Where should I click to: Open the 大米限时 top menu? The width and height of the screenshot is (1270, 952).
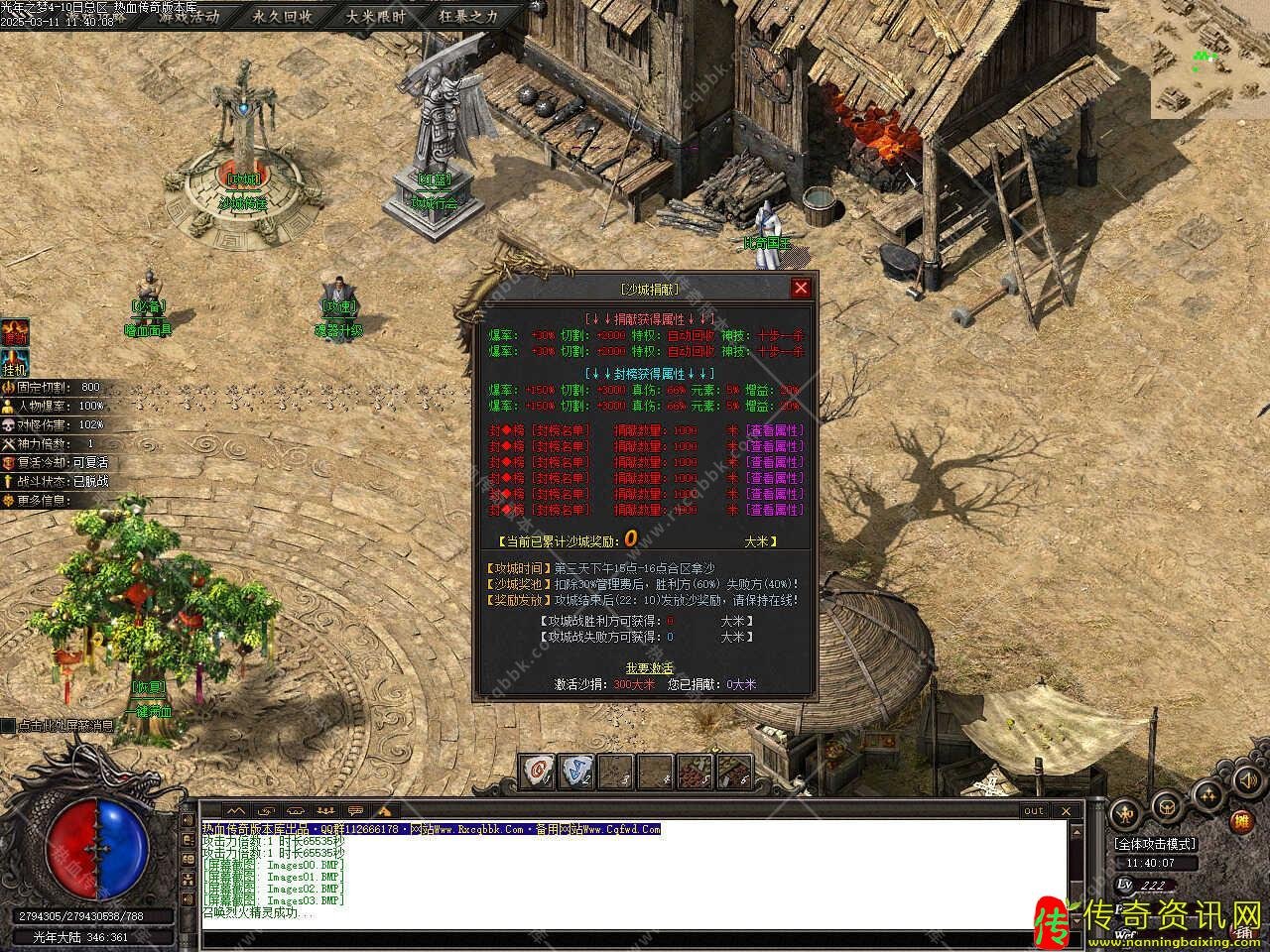coord(375,17)
